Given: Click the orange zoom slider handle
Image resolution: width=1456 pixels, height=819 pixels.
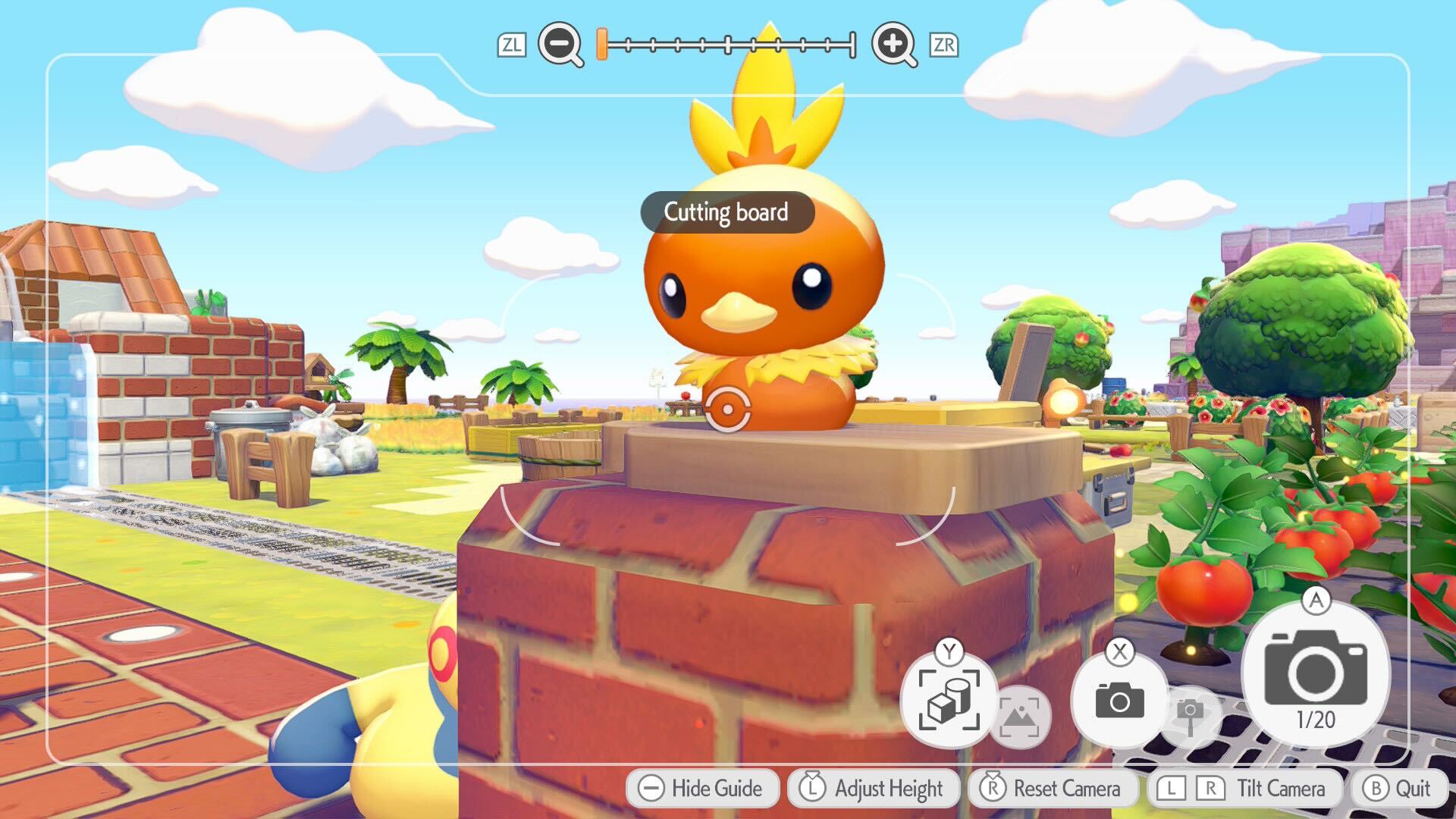Looking at the screenshot, I should point(601,45).
